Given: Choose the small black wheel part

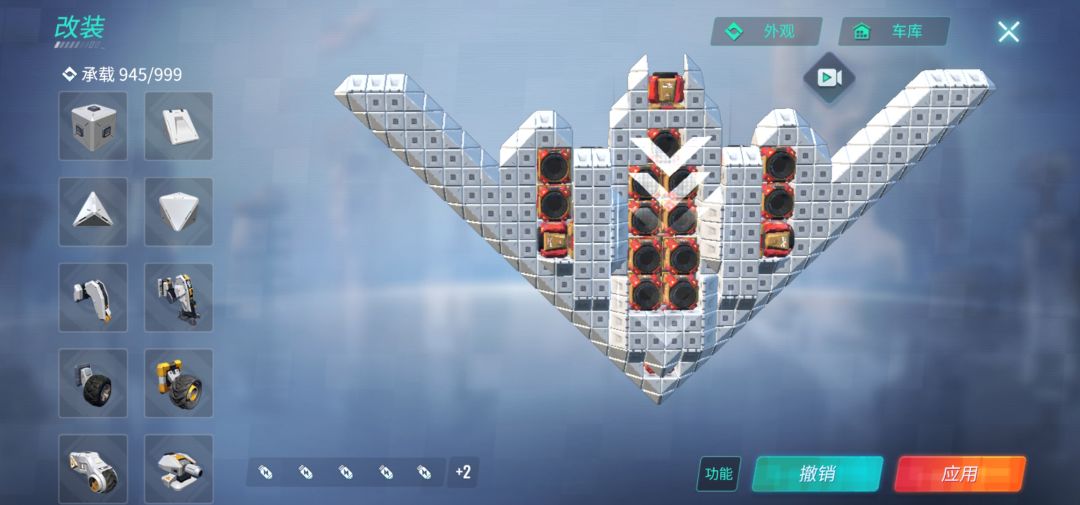Looking at the screenshot, I should coord(93,383).
